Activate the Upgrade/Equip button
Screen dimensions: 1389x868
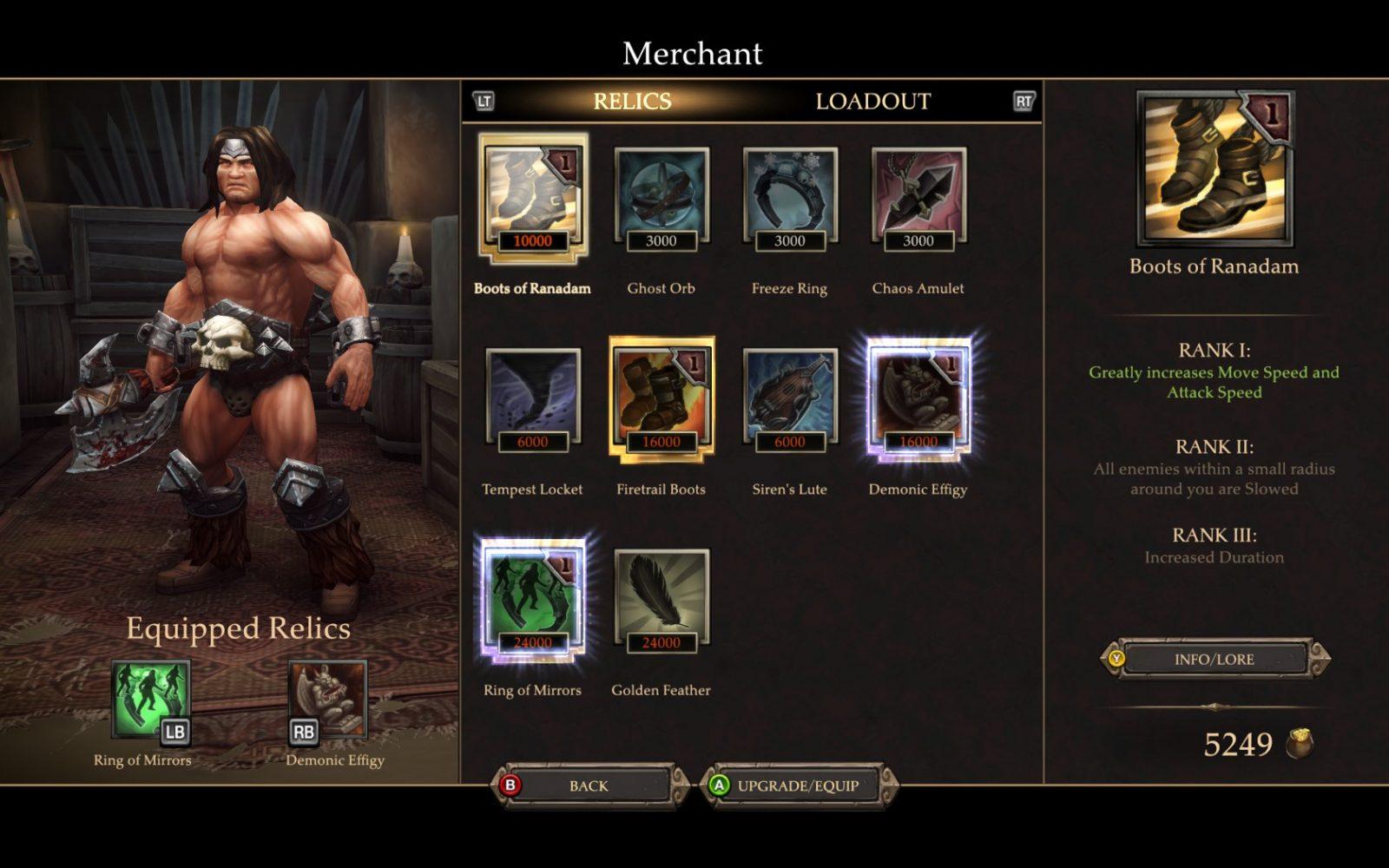[797, 786]
